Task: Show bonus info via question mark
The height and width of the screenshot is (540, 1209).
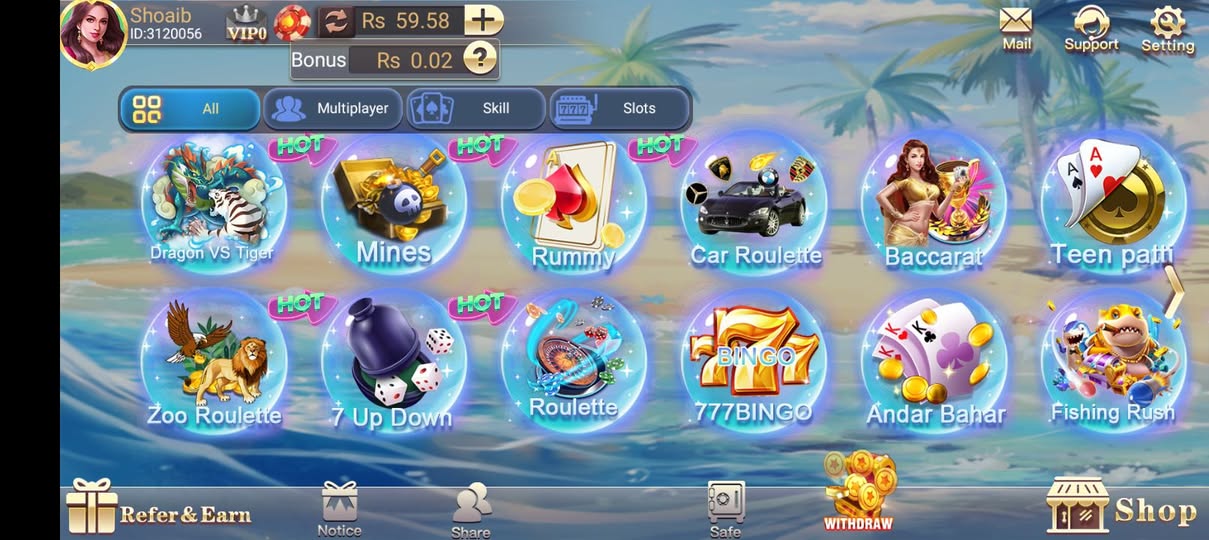Action: coord(480,59)
